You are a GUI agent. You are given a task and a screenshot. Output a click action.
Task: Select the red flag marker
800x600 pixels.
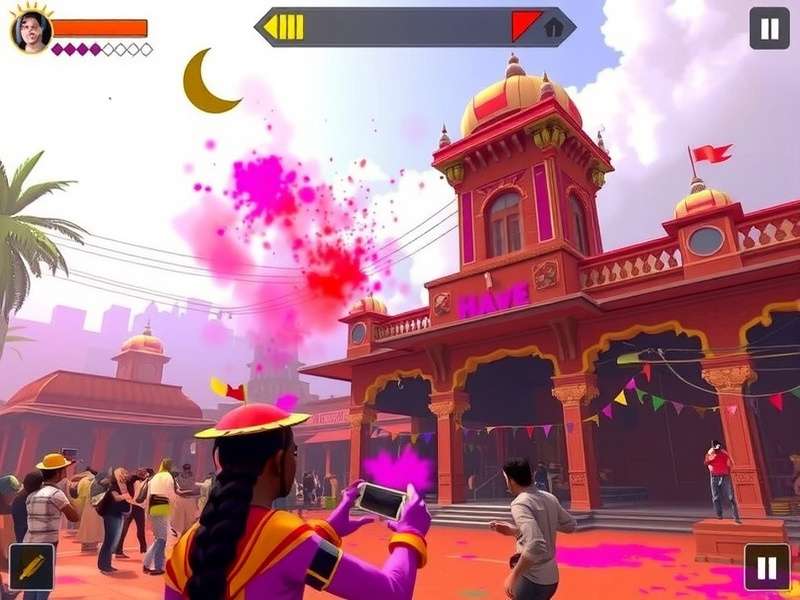pos(525,25)
